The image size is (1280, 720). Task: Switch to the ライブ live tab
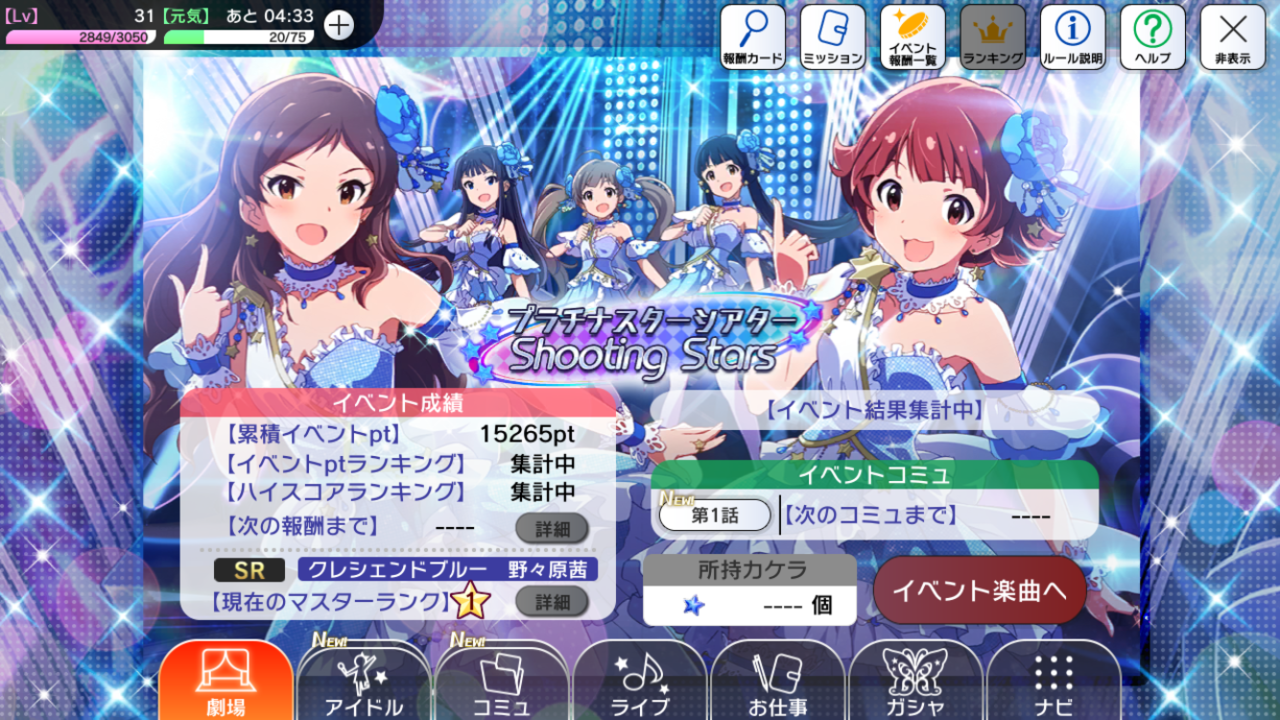[640, 682]
